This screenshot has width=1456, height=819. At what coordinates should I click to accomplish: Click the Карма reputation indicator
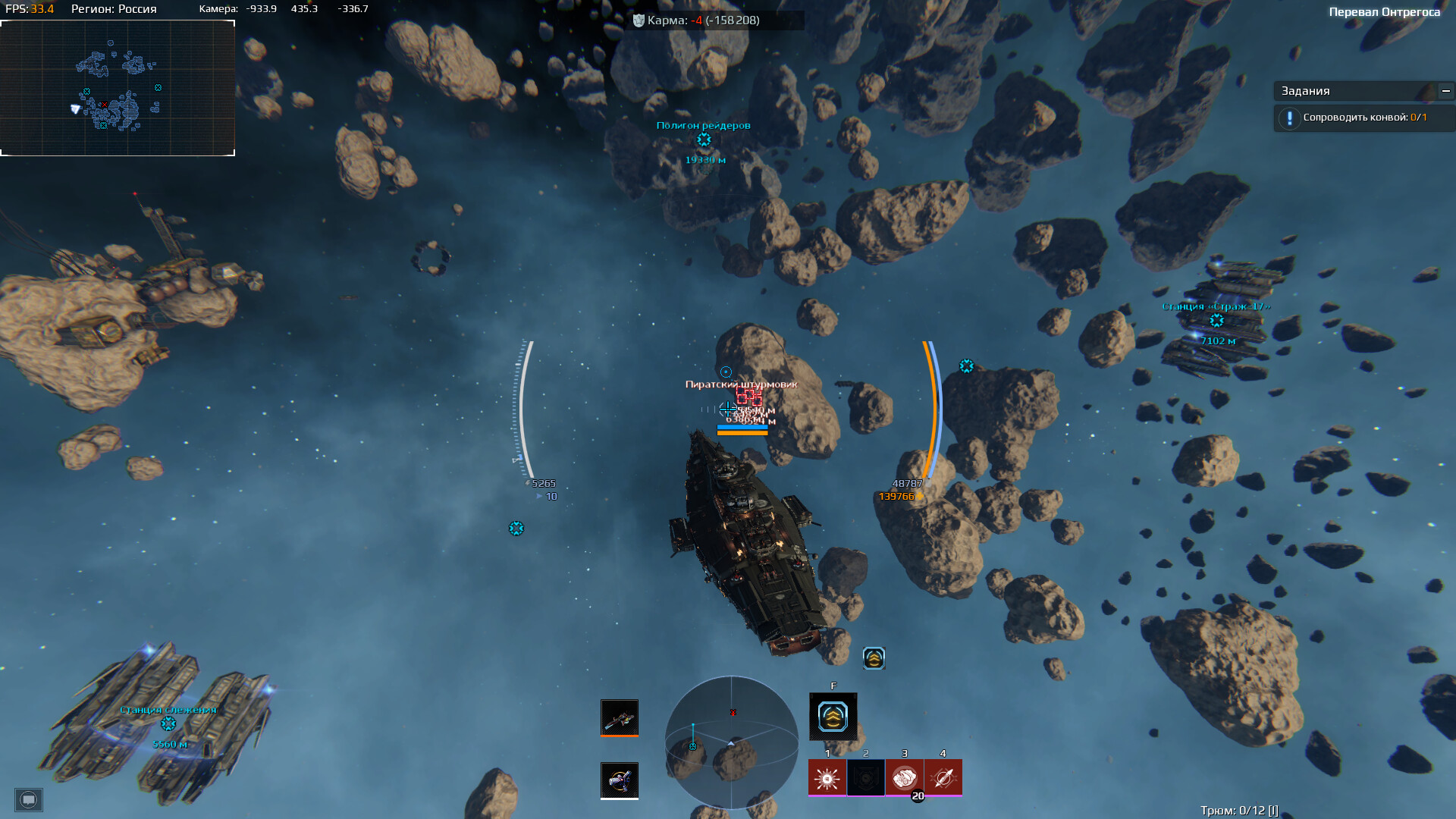(x=696, y=20)
